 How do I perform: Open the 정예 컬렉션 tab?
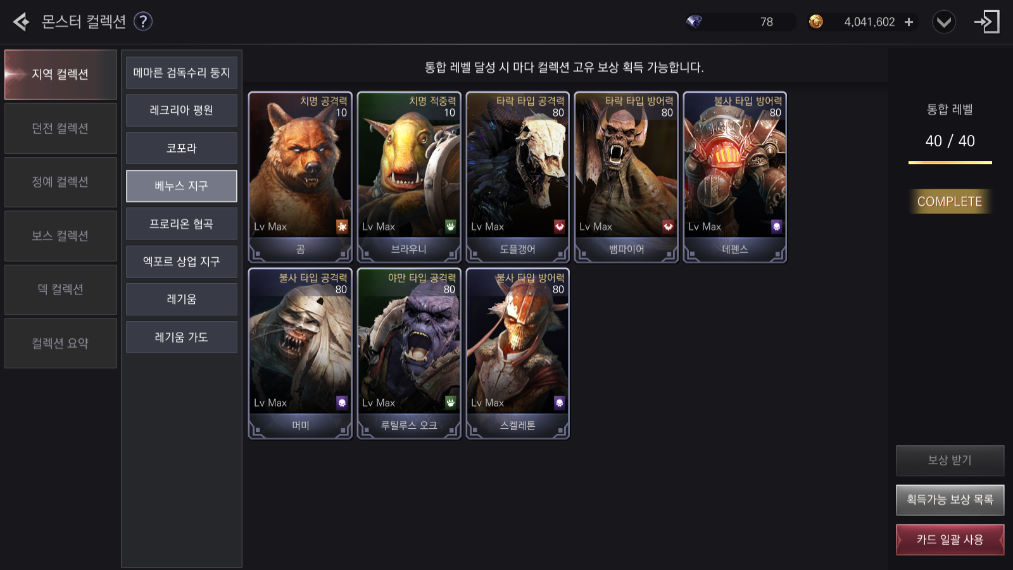pyautogui.click(x=60, y=182)
